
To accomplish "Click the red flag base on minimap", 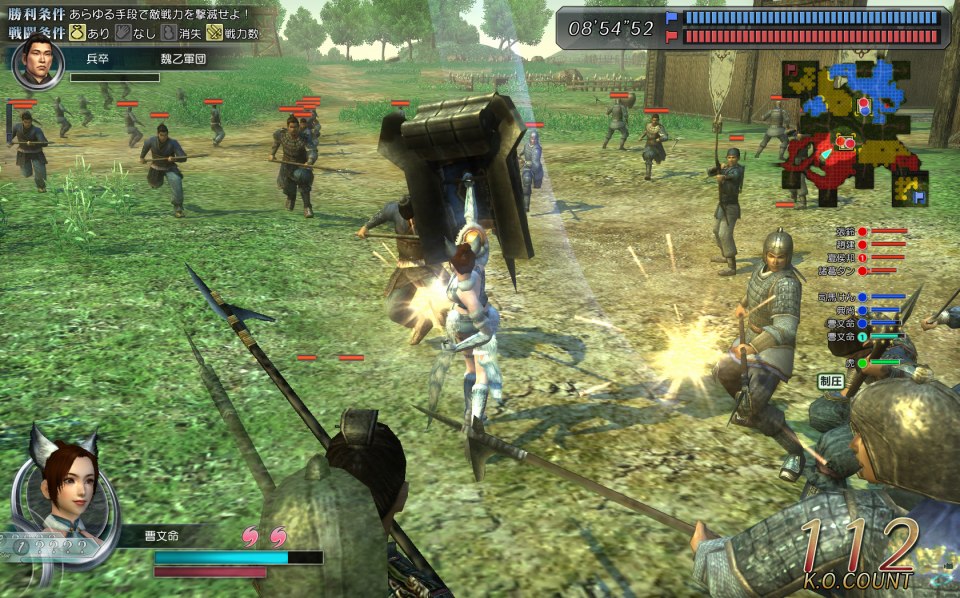I will pyautogui.click(x=790, y=69).
